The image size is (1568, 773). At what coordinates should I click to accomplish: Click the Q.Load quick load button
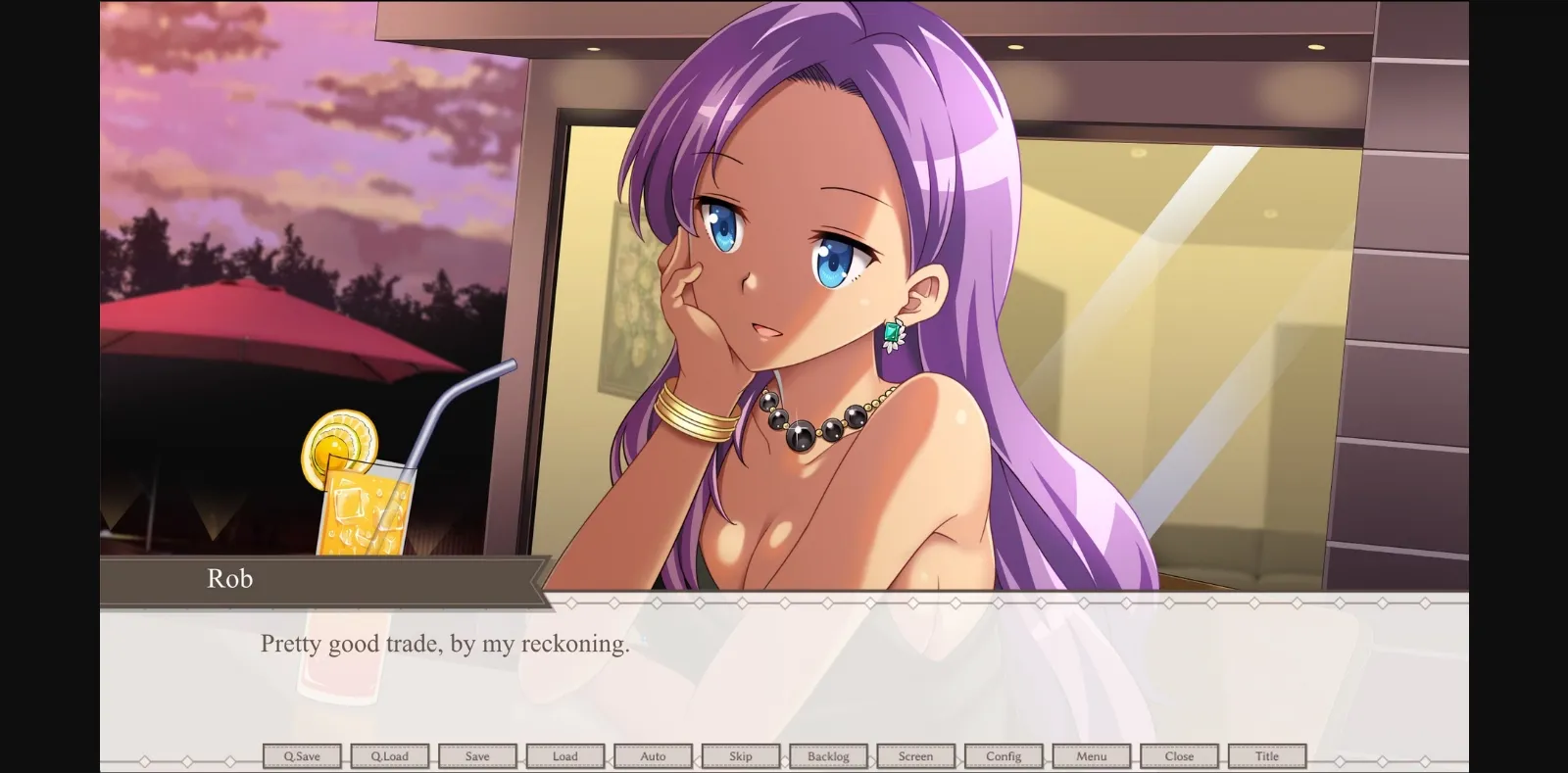(390, 755)
